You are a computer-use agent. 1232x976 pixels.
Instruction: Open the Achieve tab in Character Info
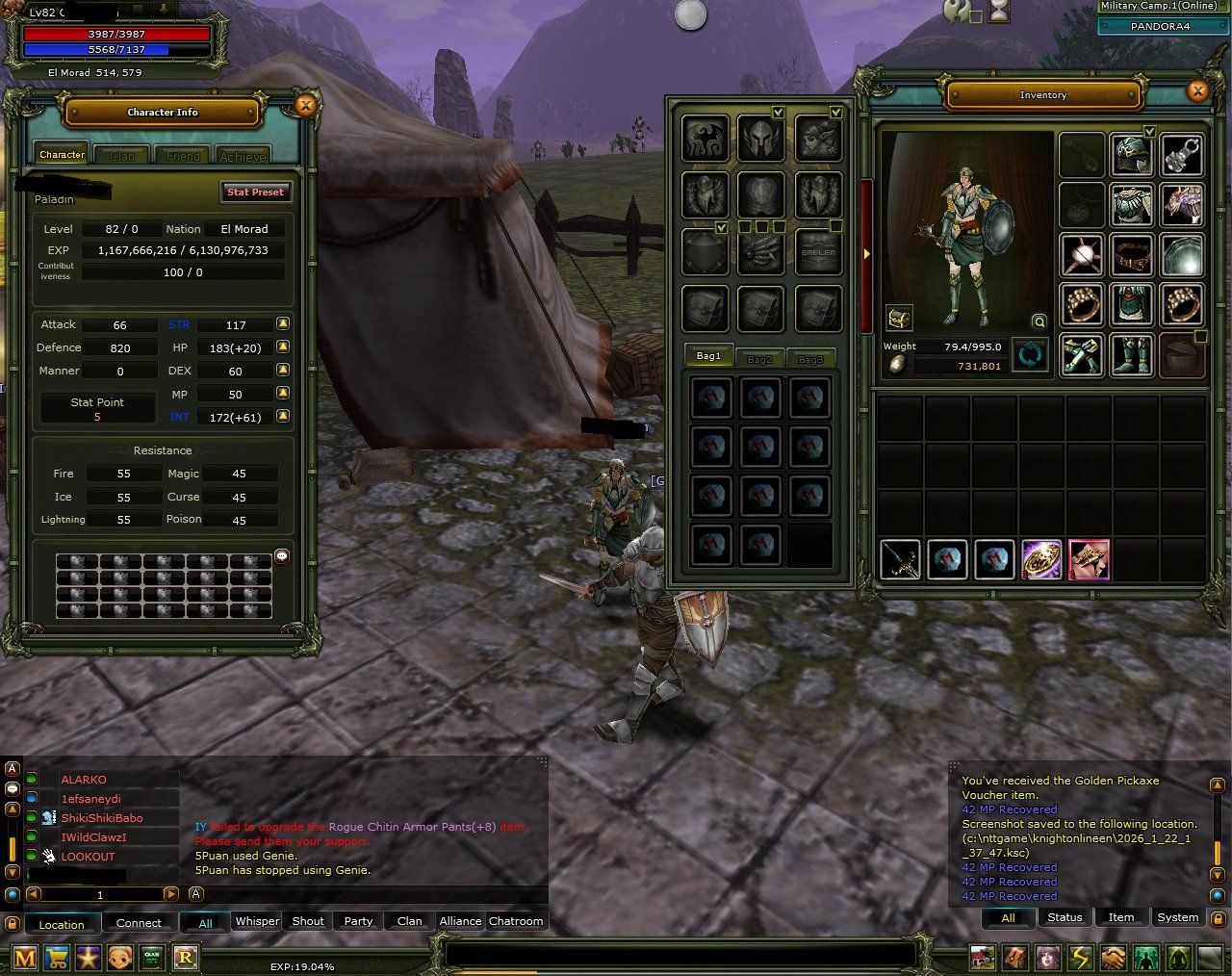pos(243,155)
